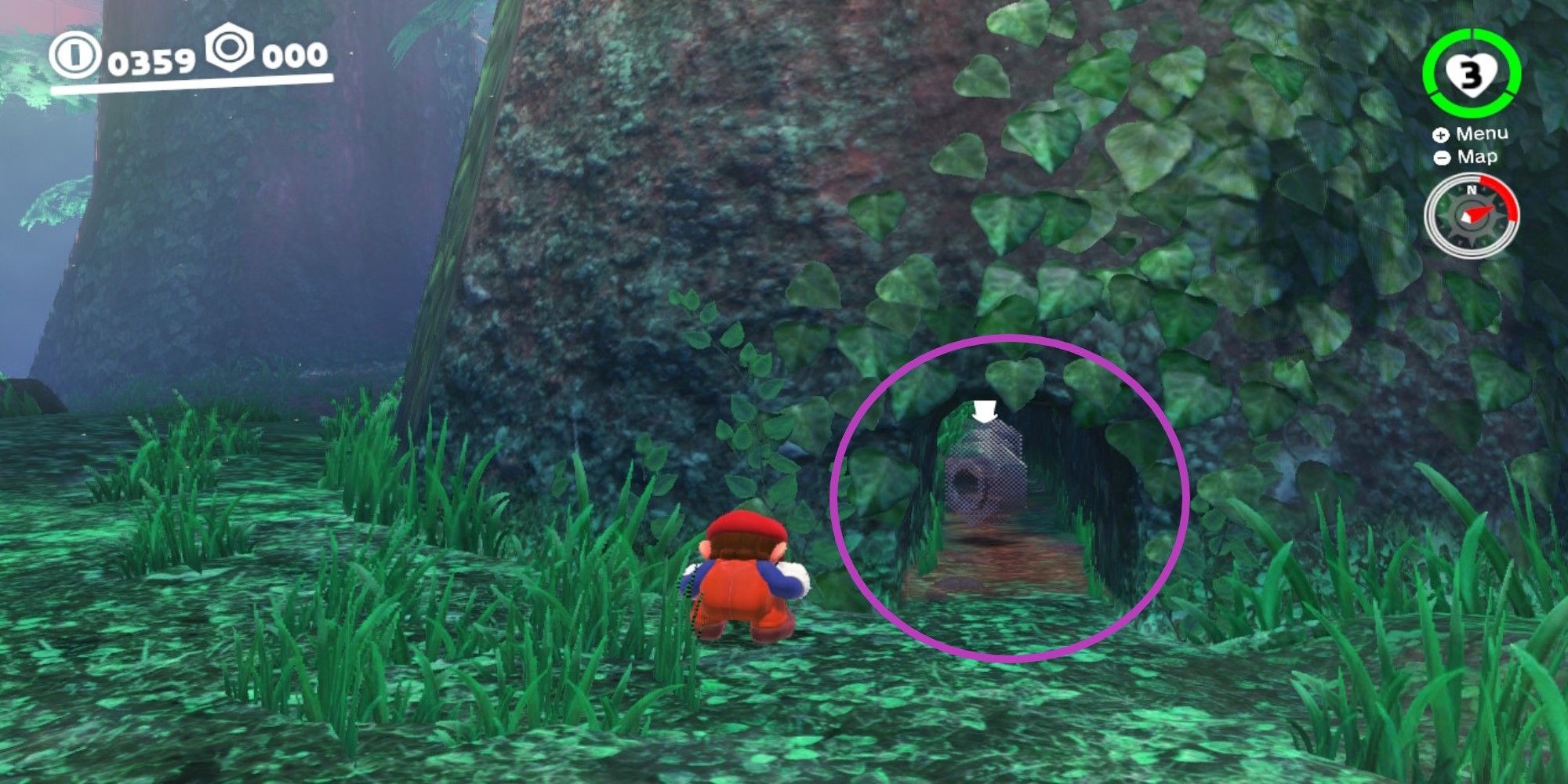Enable the Map view via the Map label
Image resolution: width=1568 pixels, height=784 pixels.
pos(1477,157)
